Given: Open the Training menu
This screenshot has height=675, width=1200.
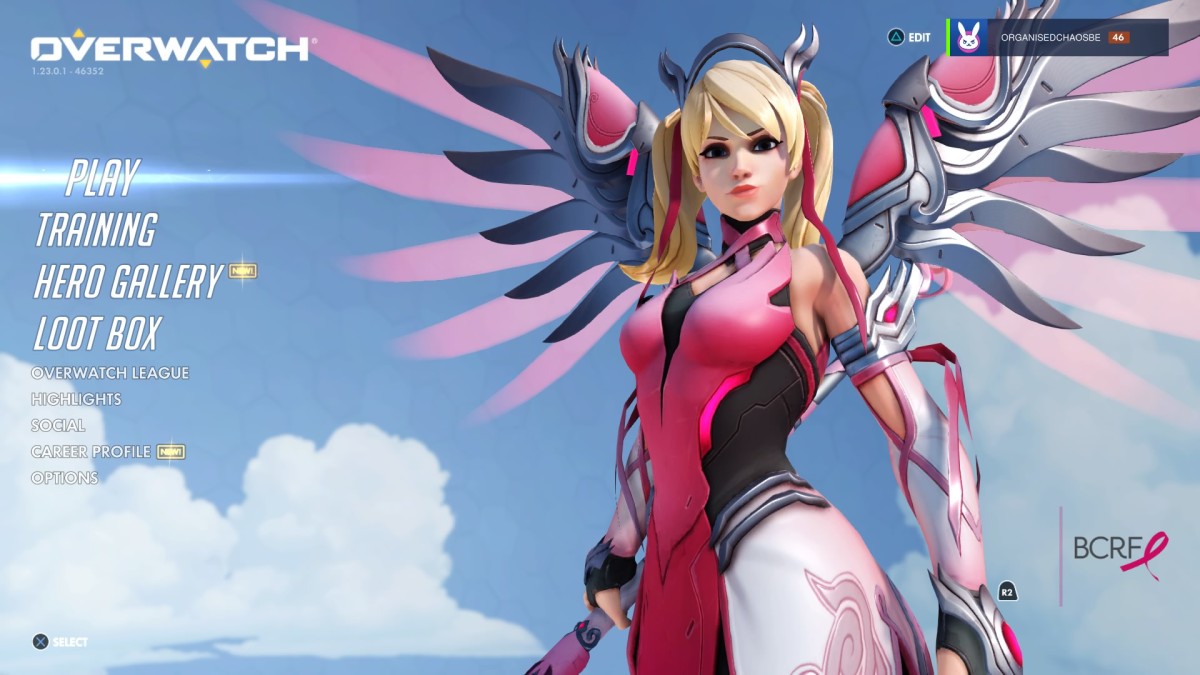Looking at the screenshot, I should [x=96, y=230].
